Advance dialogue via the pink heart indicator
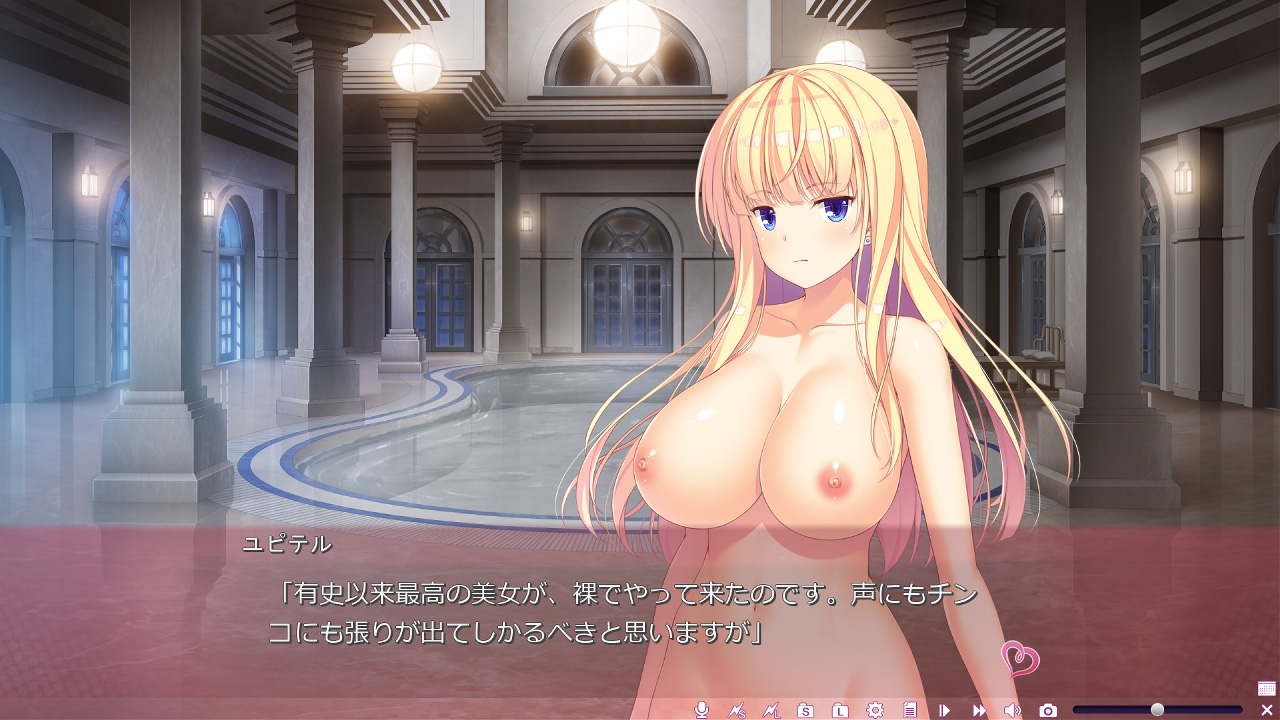 pos(1020,659)
